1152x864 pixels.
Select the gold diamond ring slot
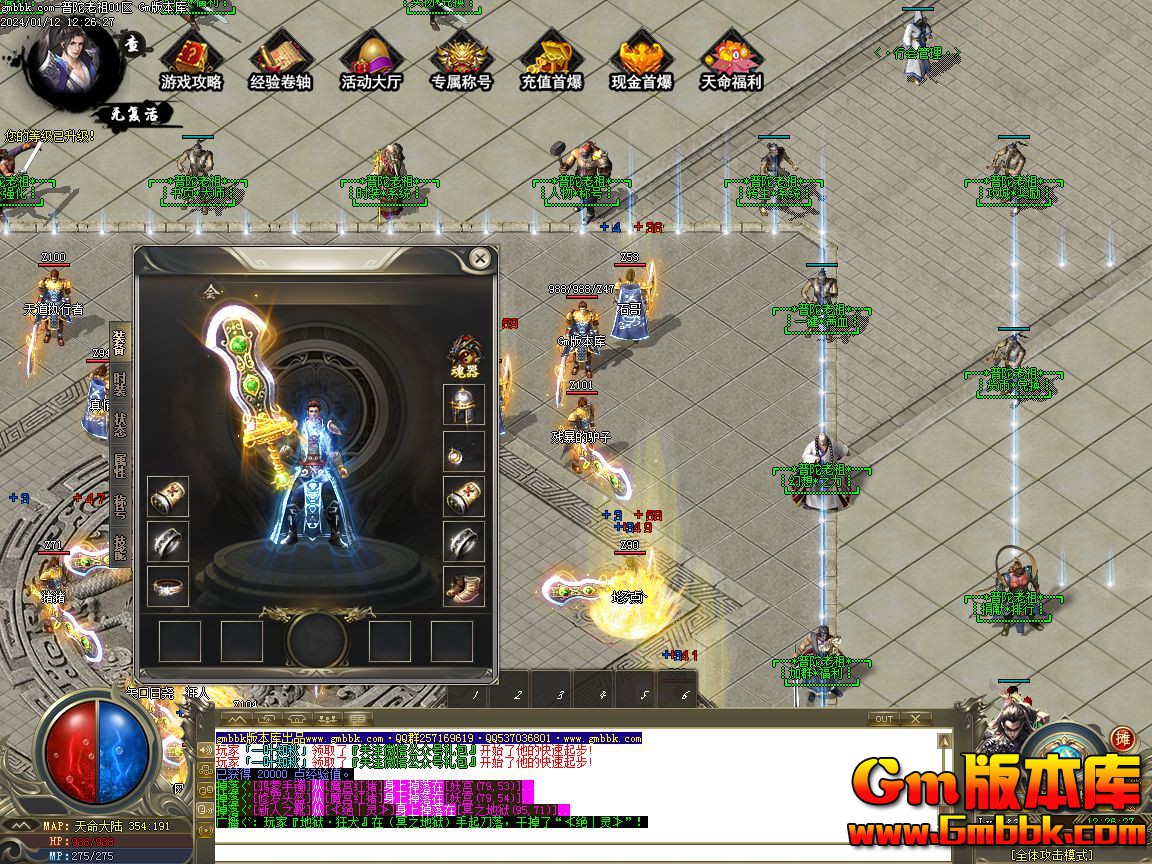pyautogui.click(x=168, y=587)
